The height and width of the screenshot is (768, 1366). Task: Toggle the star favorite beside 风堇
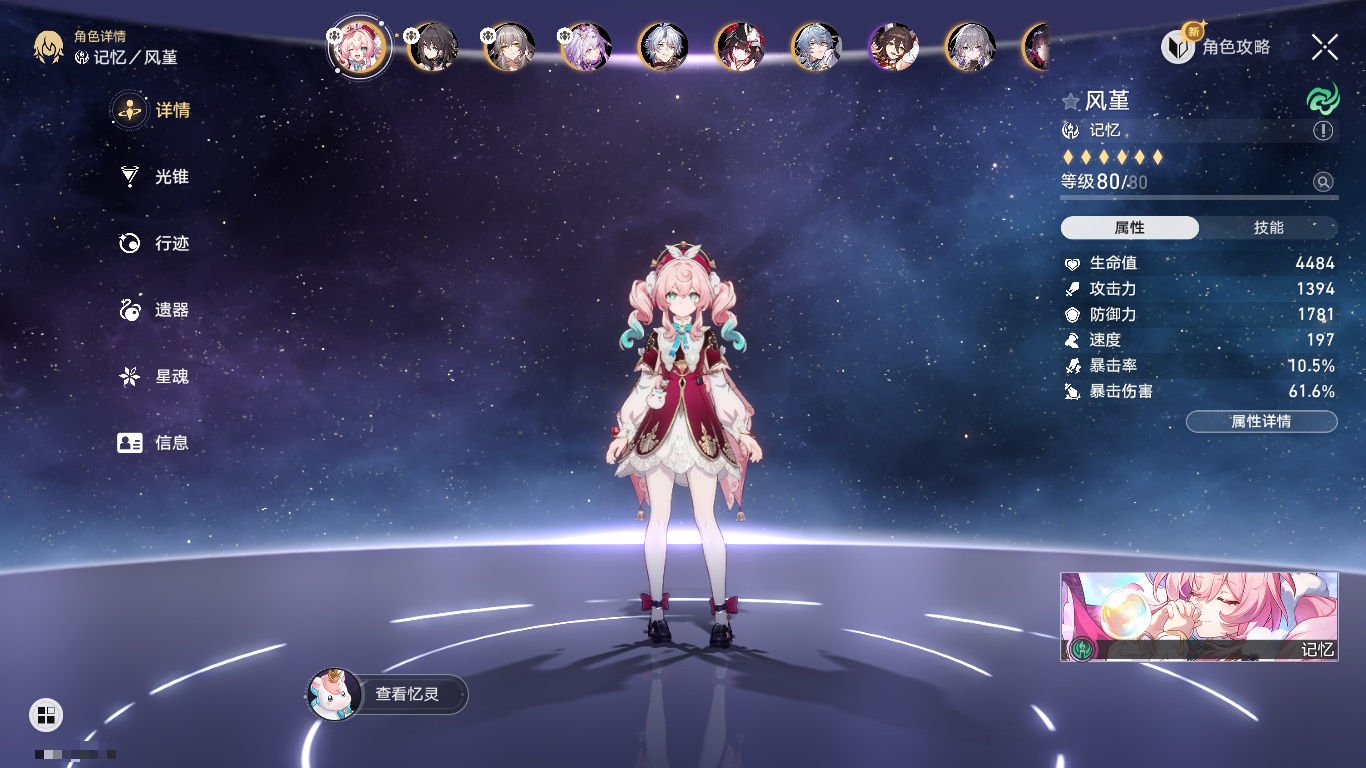(x=1071, y=101)
